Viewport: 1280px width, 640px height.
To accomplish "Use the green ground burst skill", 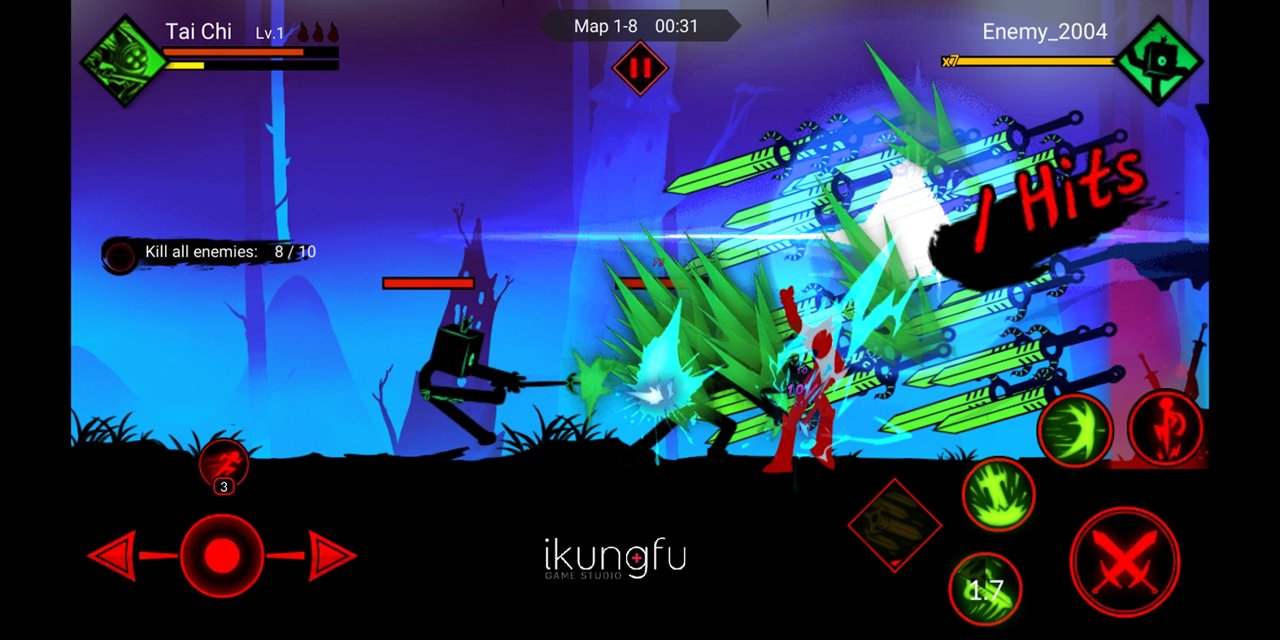I will (998, 494).
